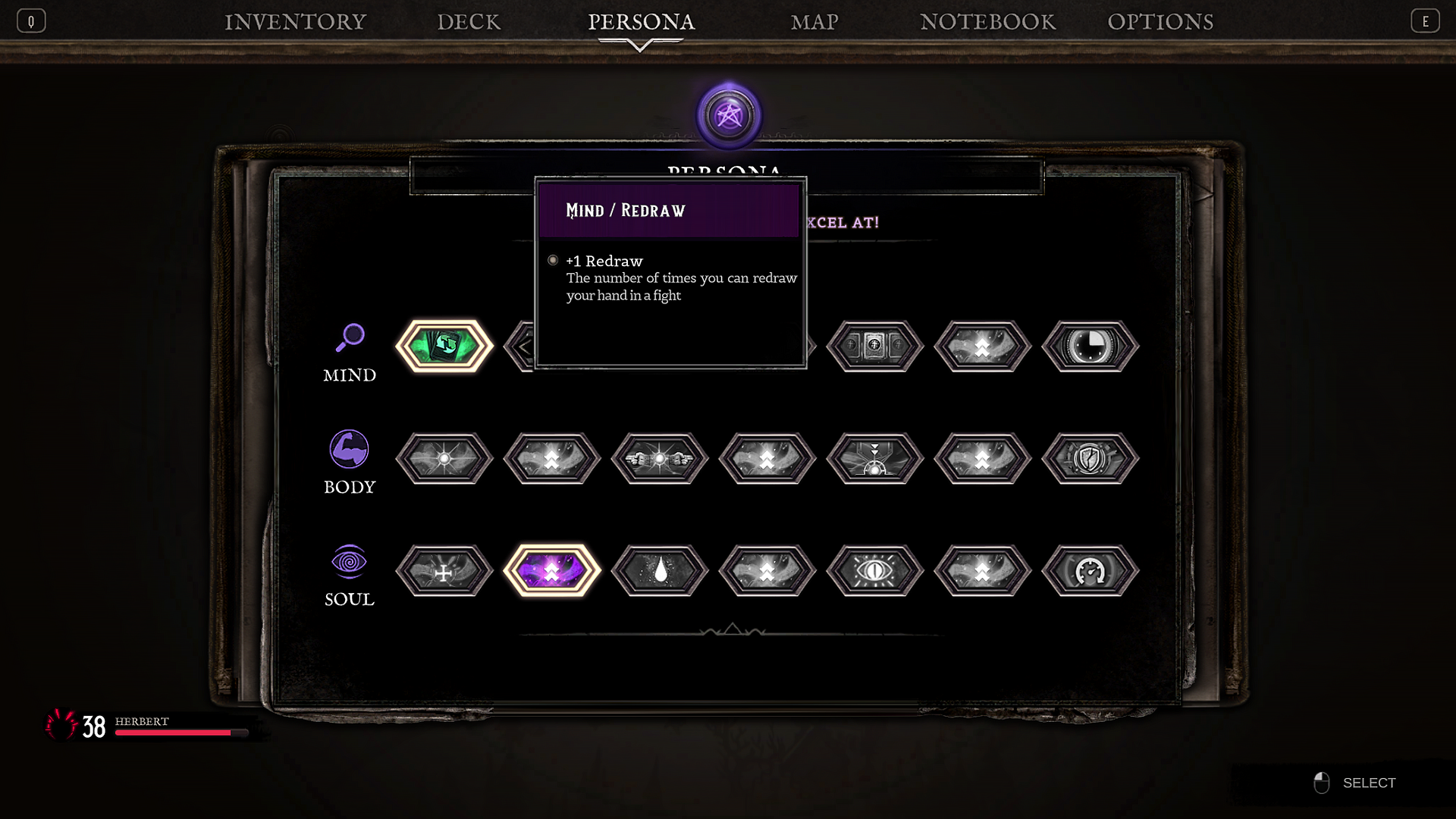Image resolution: width=1456 pixels, height=819 pixels.
Task: Toggle the glowing purple Soul upgrade node
Action: point(553,571)
